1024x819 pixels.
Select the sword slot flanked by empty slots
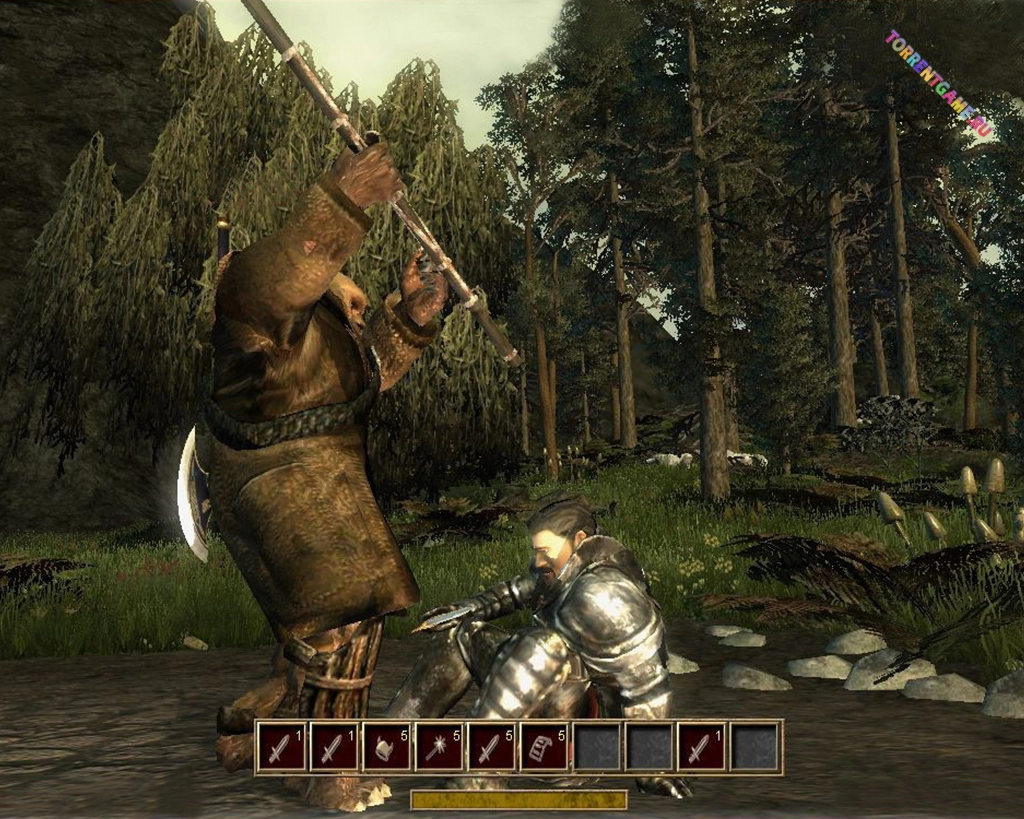coord(702,747)
